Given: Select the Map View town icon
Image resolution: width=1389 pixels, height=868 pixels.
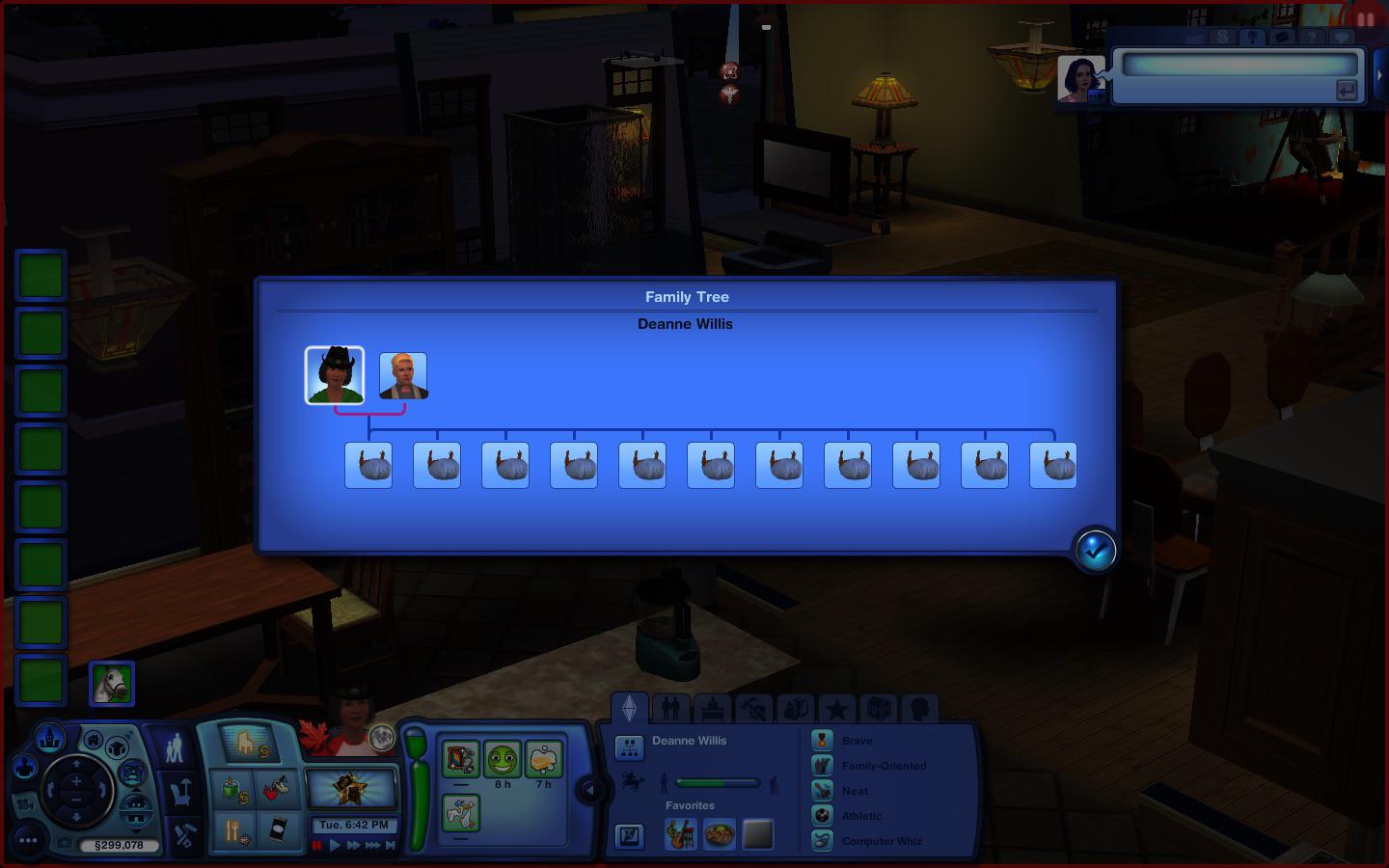Looking at the screenshot, I should [x=50, y=740].
